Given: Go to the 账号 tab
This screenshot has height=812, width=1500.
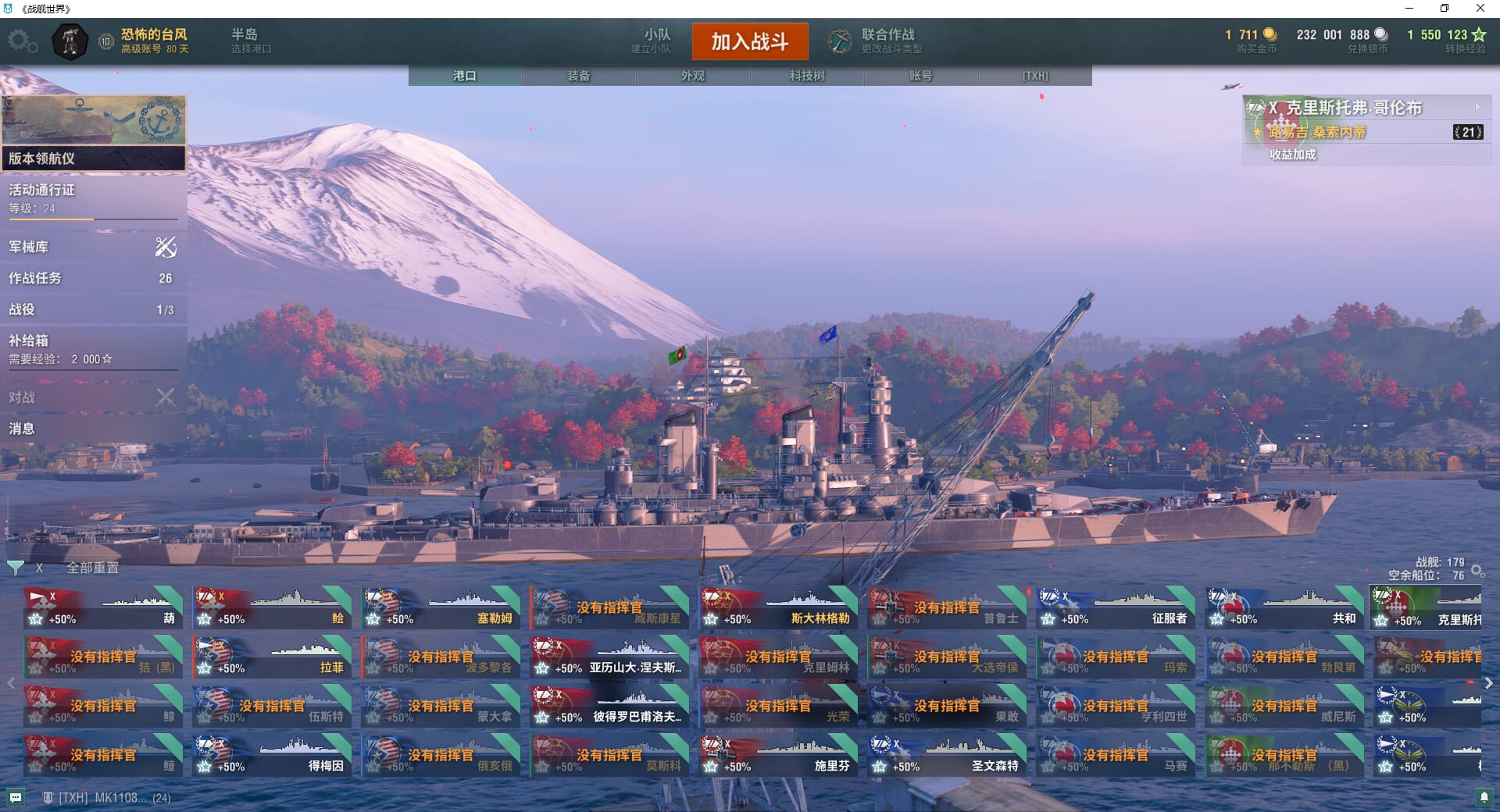Looking at the screenshot, I should click(x=920, y=76).
